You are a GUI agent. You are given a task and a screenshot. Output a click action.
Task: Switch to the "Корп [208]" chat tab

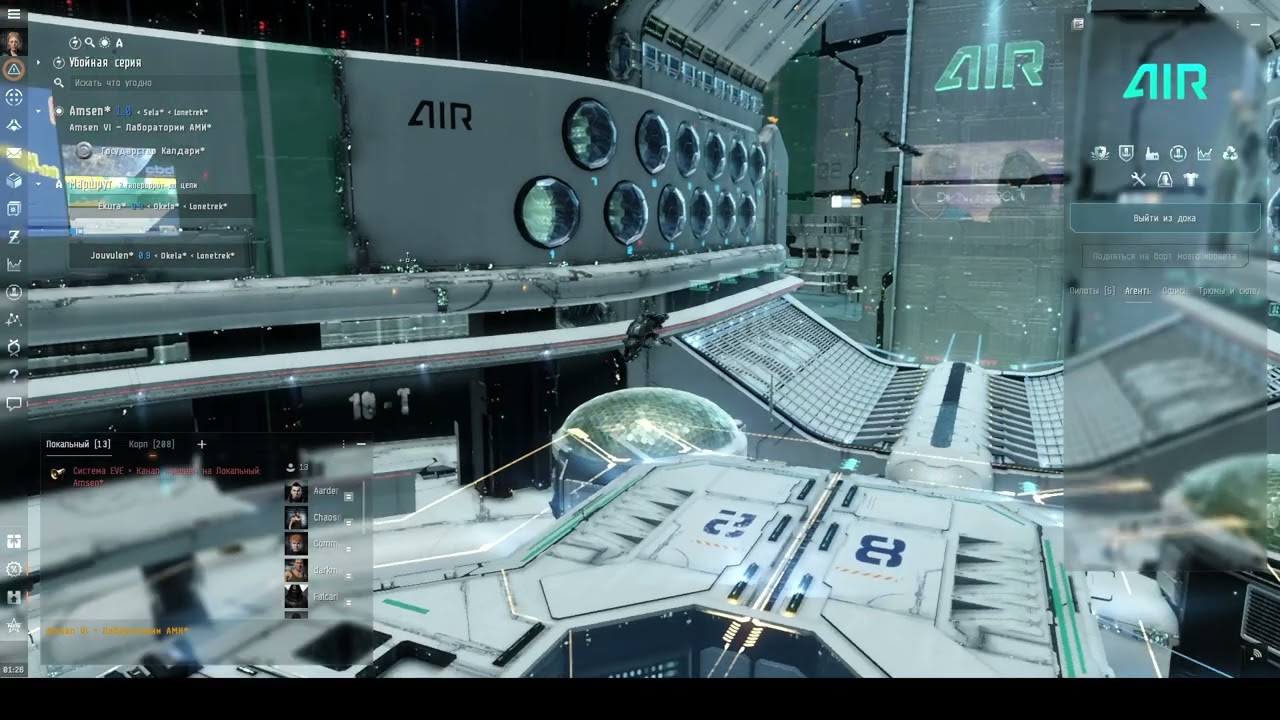pyautogui.click(x=152, y=444)
